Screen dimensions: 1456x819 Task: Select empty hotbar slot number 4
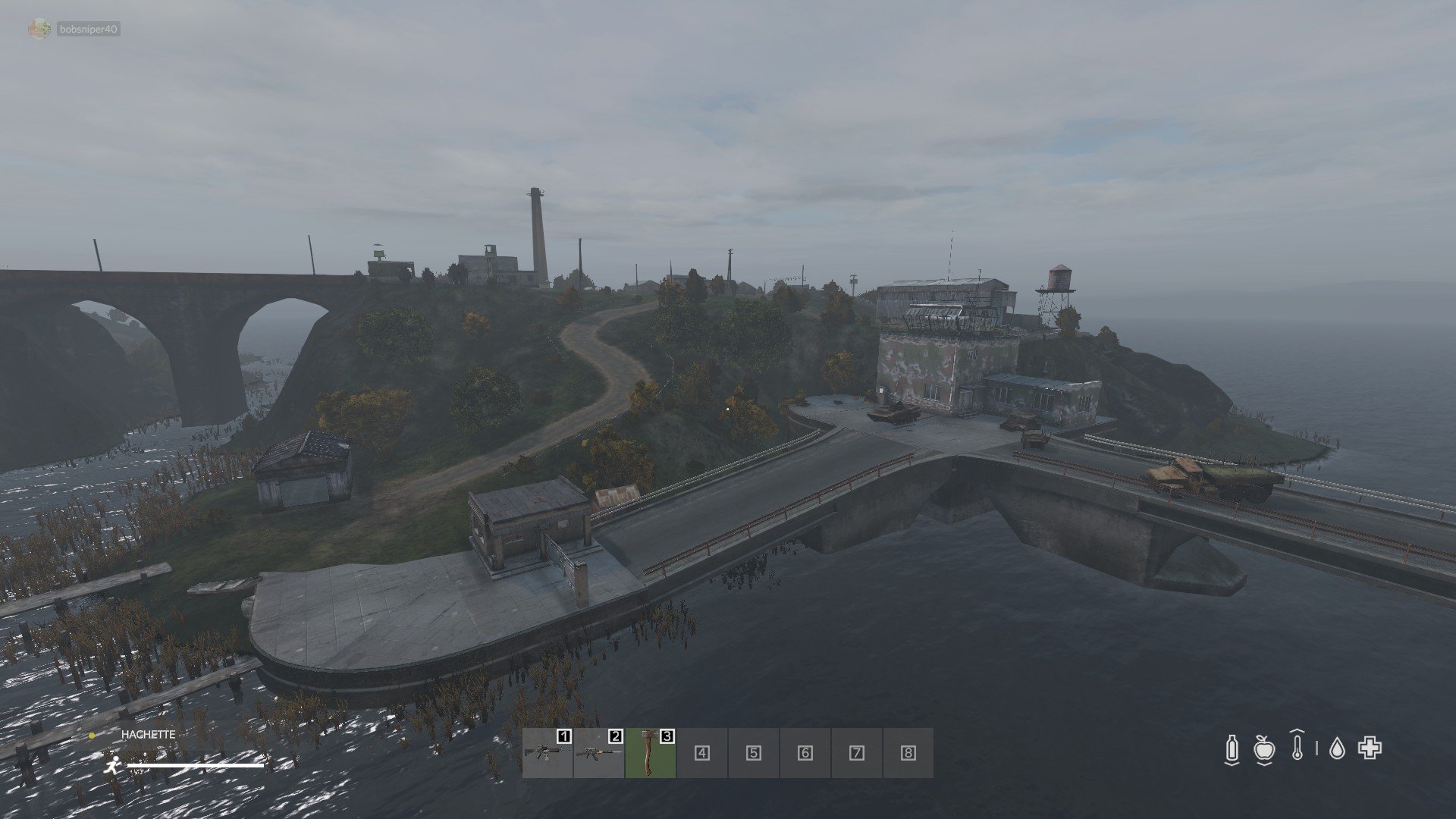701,752
